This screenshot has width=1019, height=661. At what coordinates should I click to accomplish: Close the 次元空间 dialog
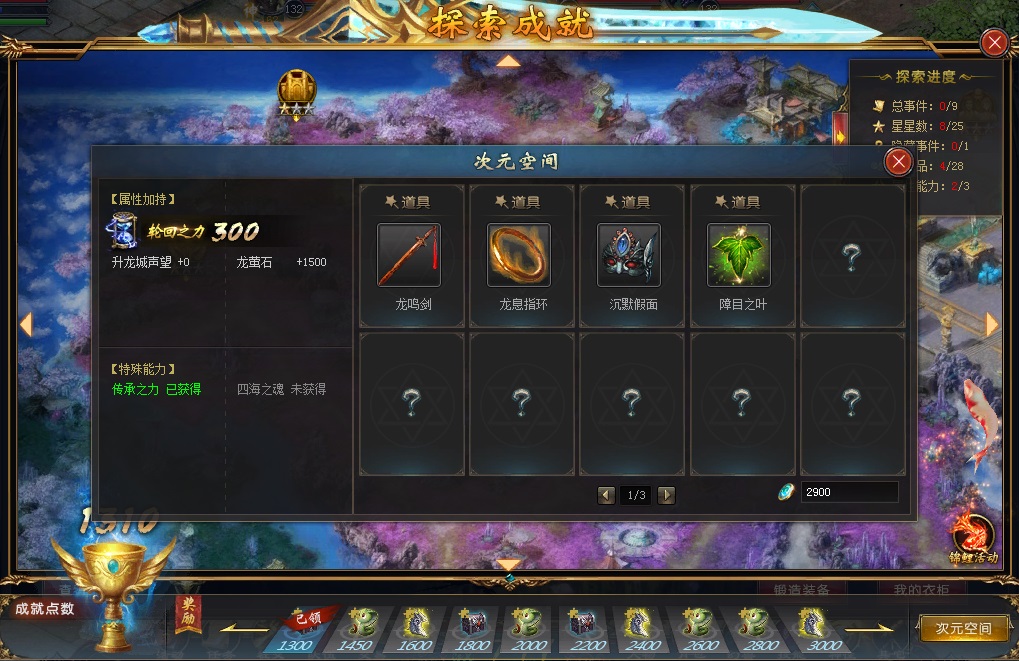(899, 162)
